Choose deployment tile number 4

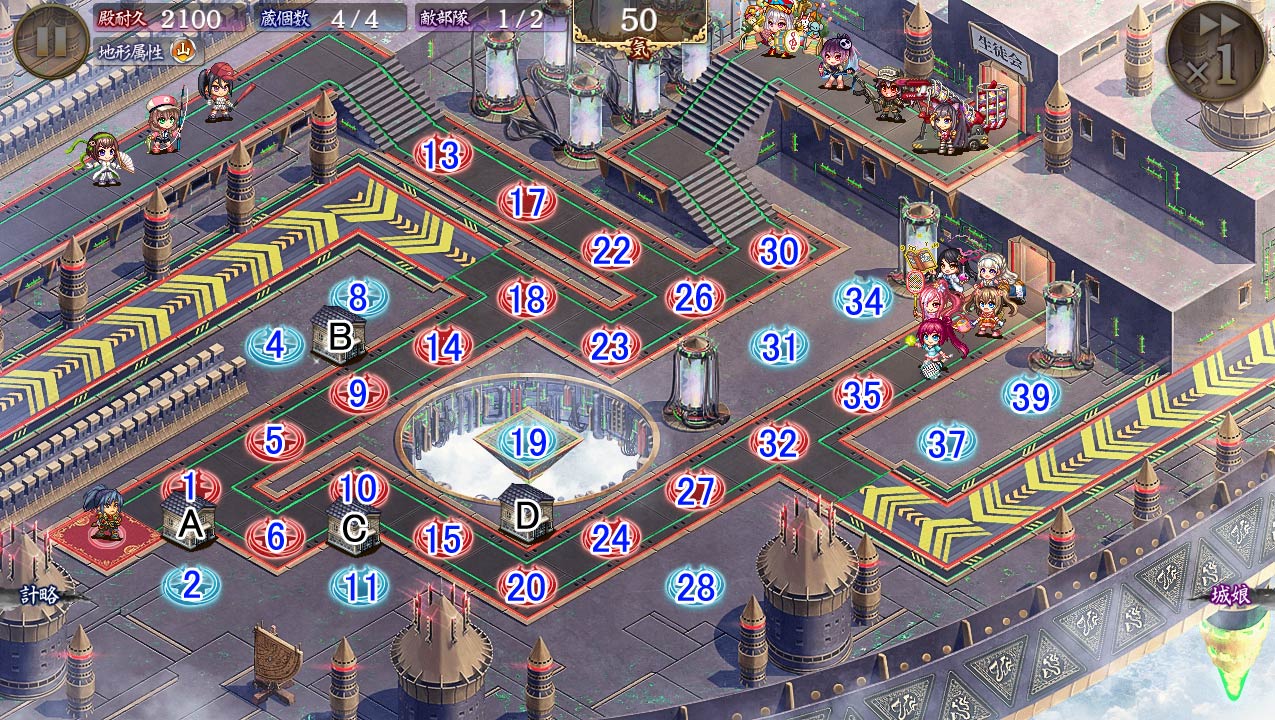tap(275, 346)
